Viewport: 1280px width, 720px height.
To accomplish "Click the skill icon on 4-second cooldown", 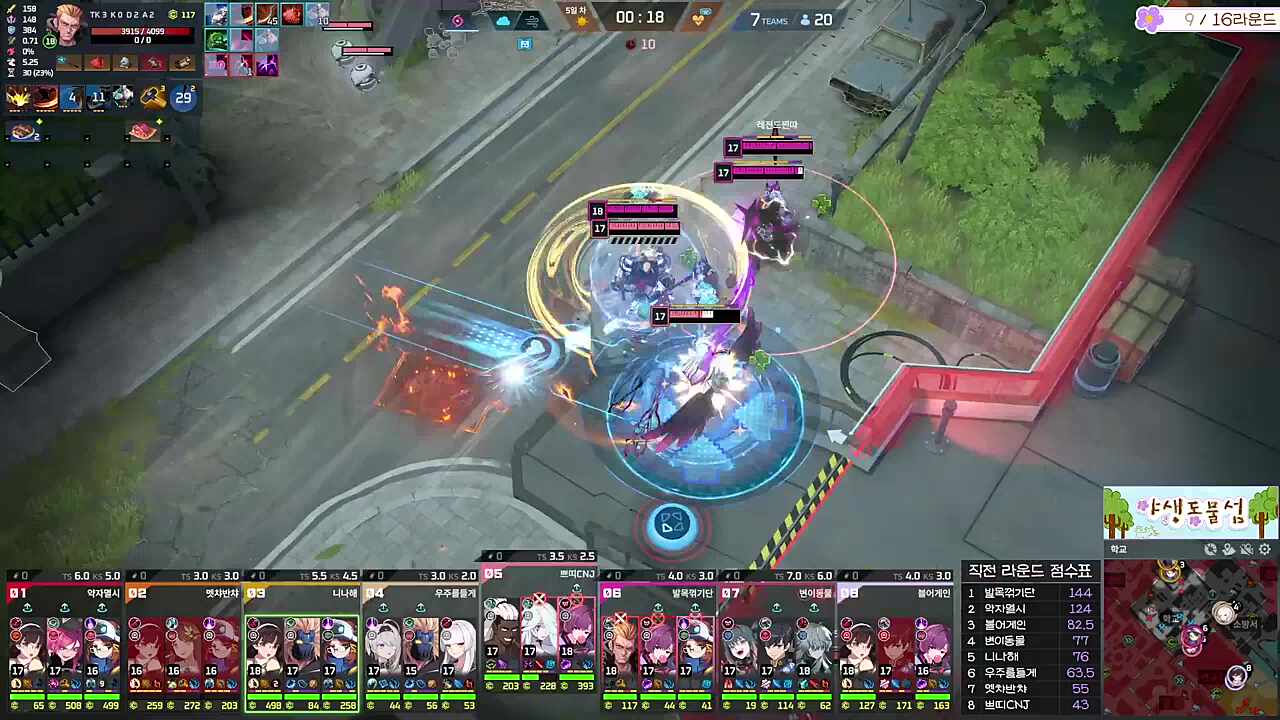I will [71, 97].
